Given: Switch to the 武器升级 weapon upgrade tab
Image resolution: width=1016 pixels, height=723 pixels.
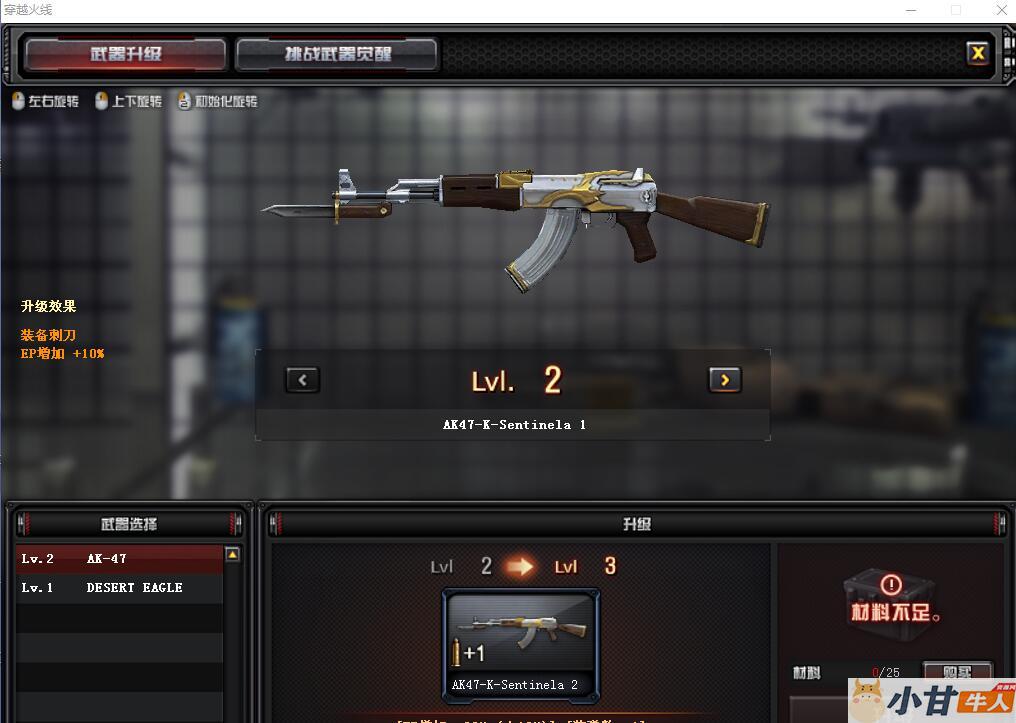Looking at the screenshot, I should point(125,54).
